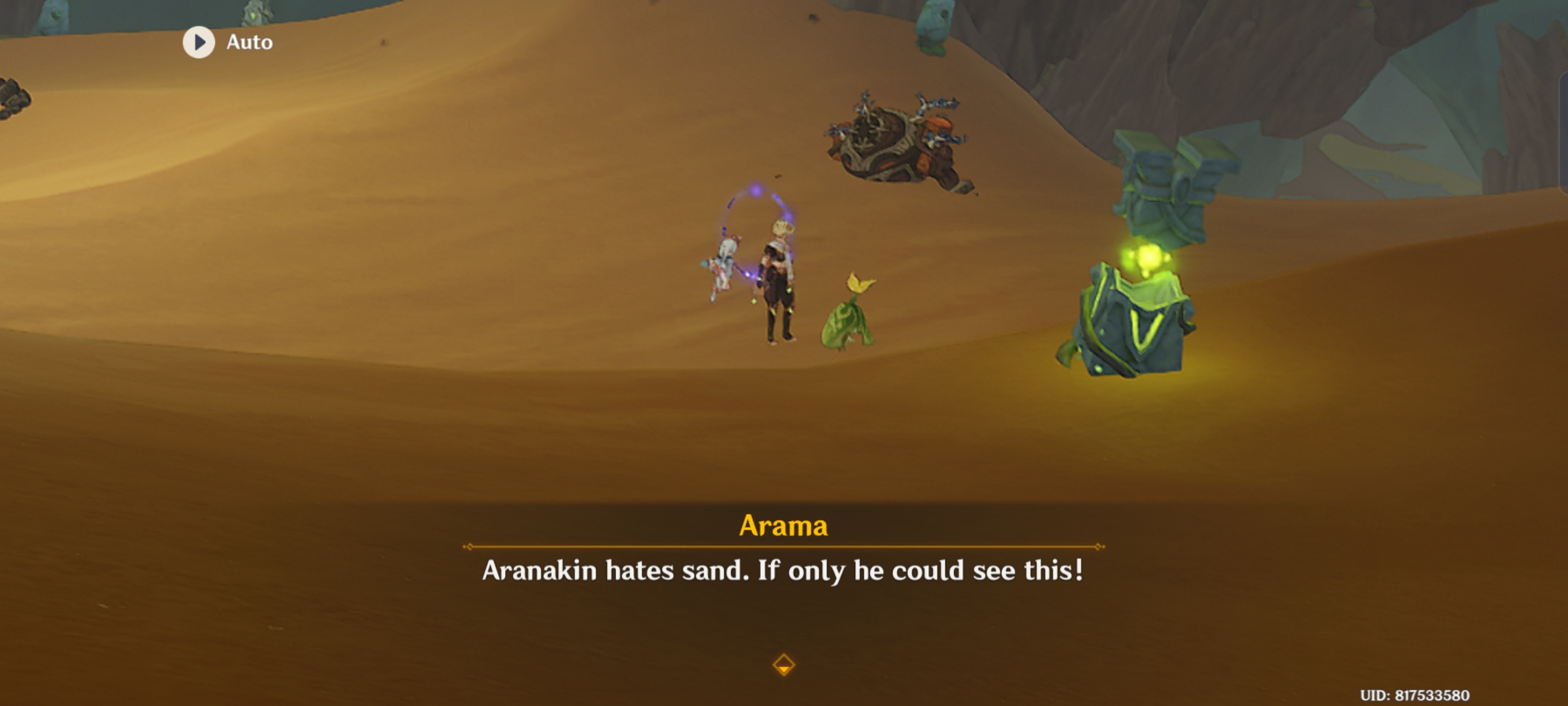Disable auto-advance by clicking Auto again
This screenshot has width=1568, height=706.
(x=199, y=41)
